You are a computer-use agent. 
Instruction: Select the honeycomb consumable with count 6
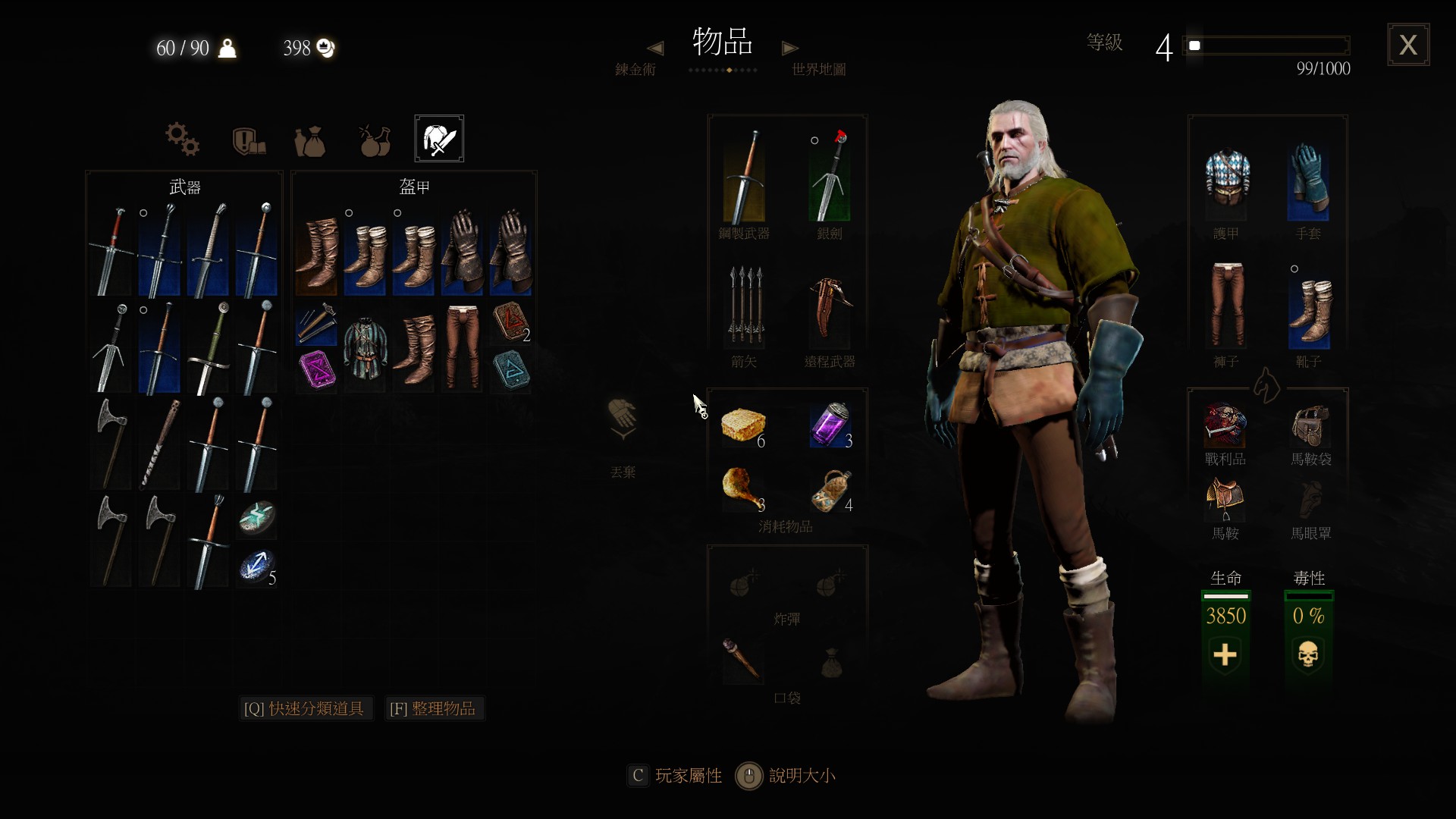pos(743,425)
